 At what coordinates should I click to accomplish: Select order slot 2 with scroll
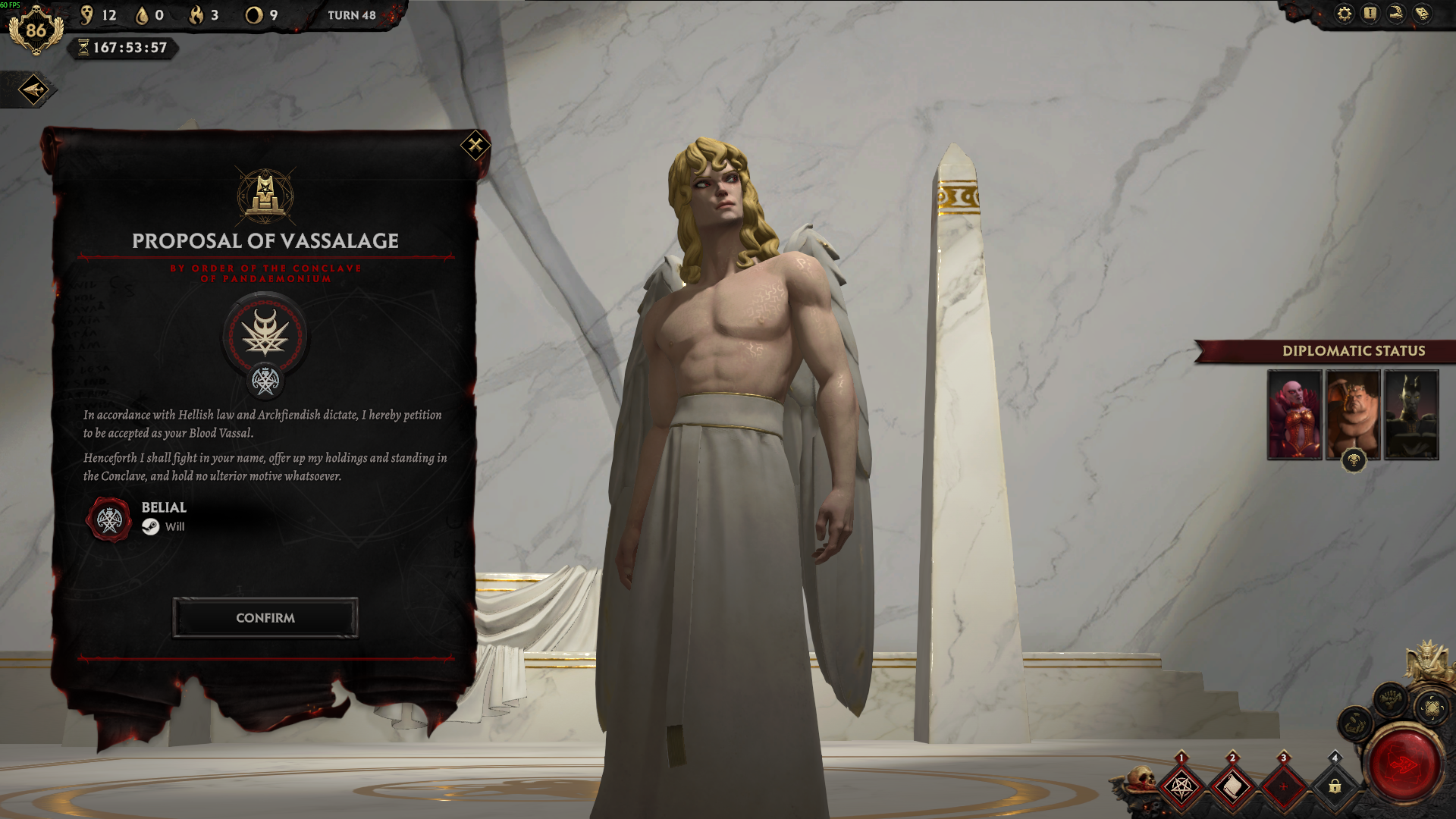pos(1232,786)
